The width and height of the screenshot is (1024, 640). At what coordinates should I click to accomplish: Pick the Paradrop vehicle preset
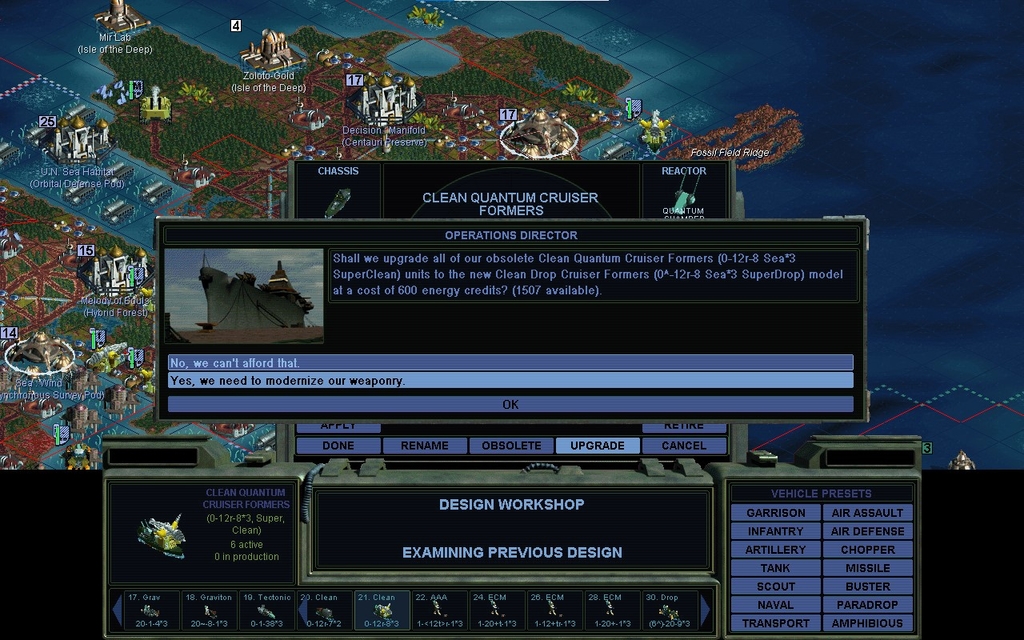[x=867, y=605]
